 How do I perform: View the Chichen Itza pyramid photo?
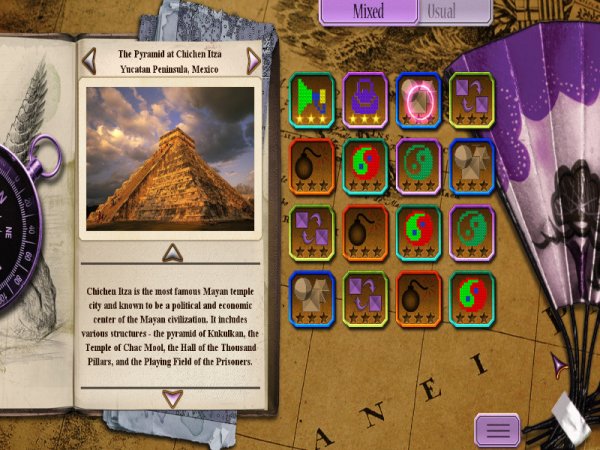click(x=169, y=158)
